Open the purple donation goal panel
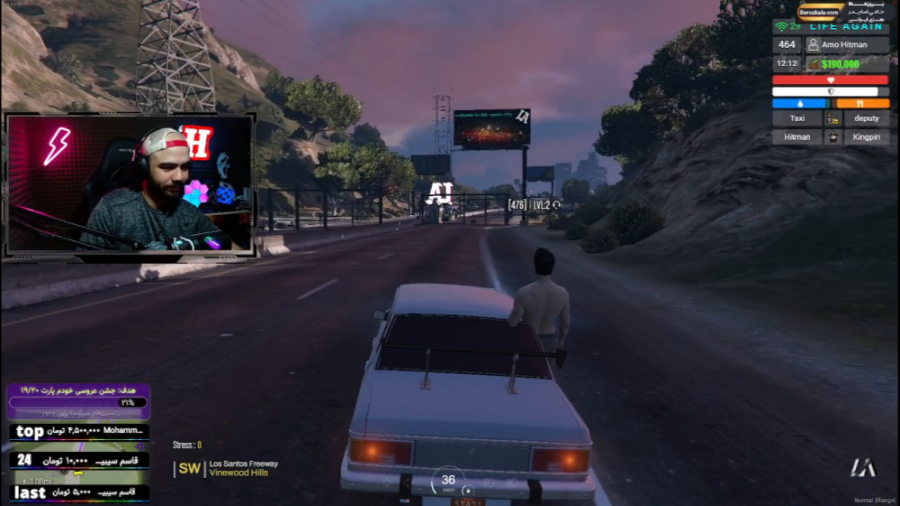900x506 pixels. point(79,400)
